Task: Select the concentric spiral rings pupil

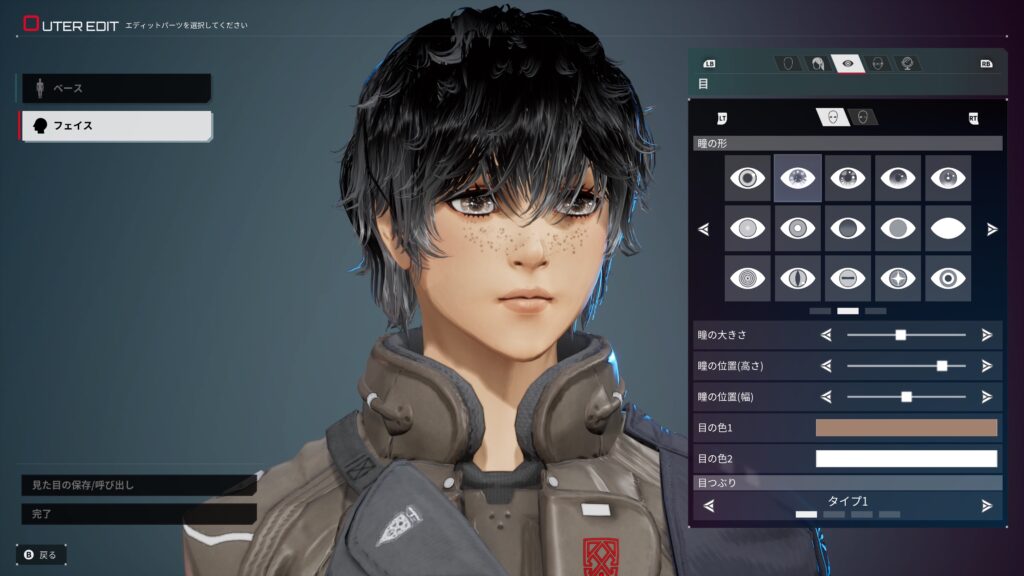Action: pyautogui.click(x=748, y=278)
